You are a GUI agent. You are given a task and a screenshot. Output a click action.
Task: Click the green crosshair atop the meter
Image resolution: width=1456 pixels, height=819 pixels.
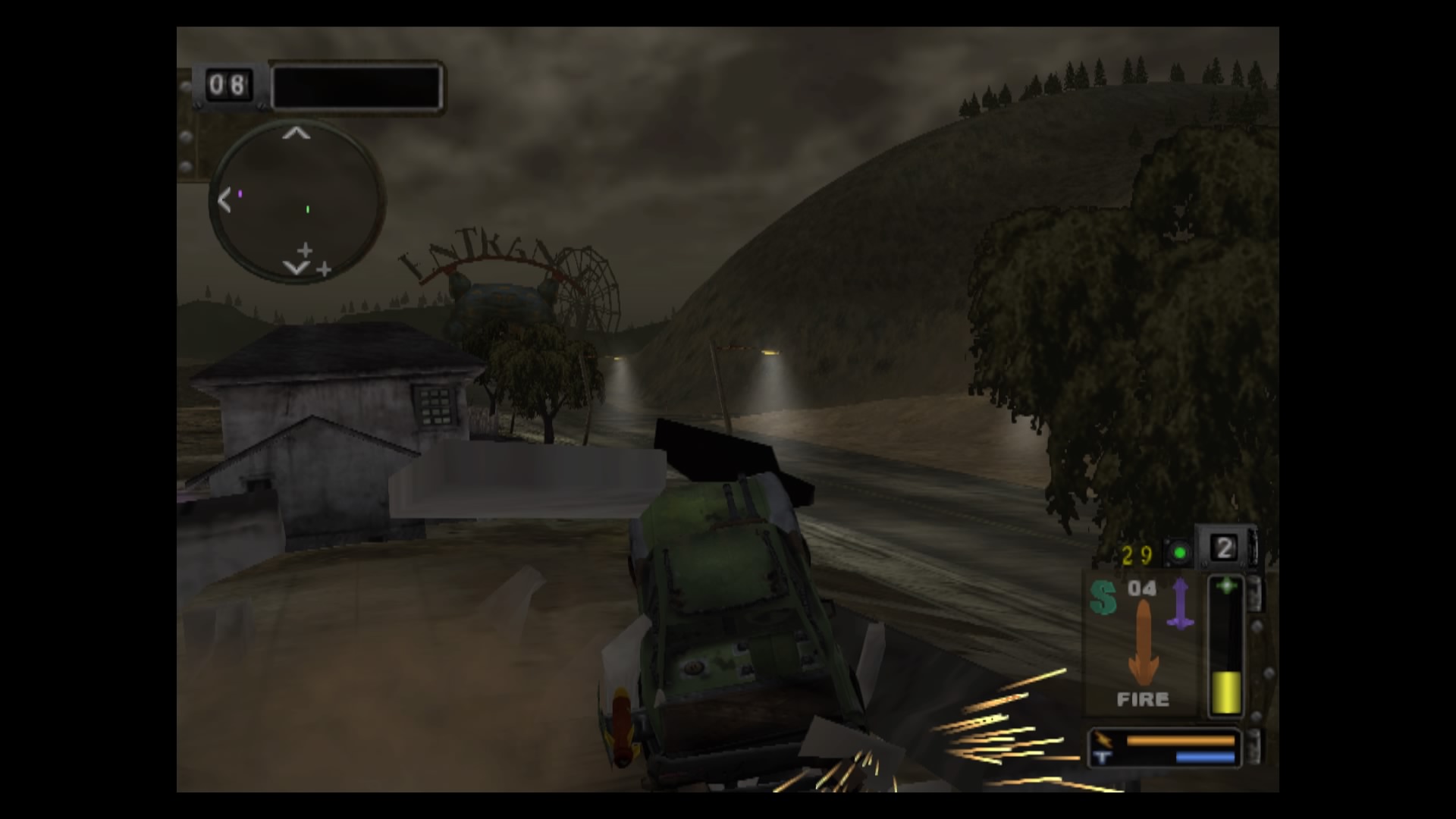point(1227,584)
